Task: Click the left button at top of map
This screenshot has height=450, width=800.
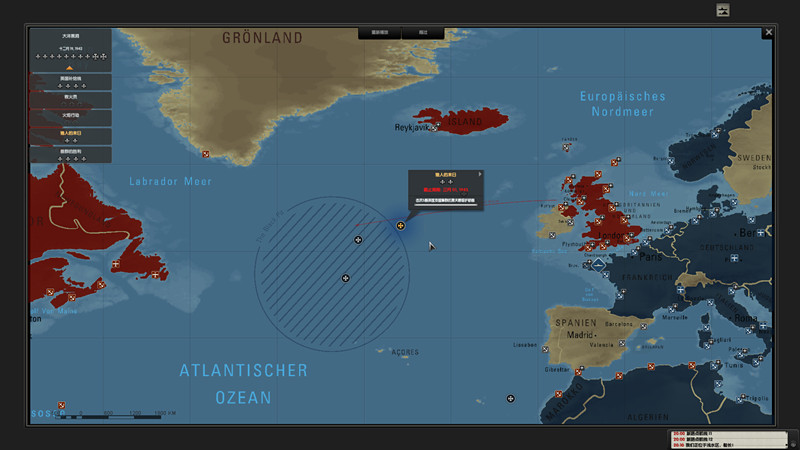Action: pos(379,33)
